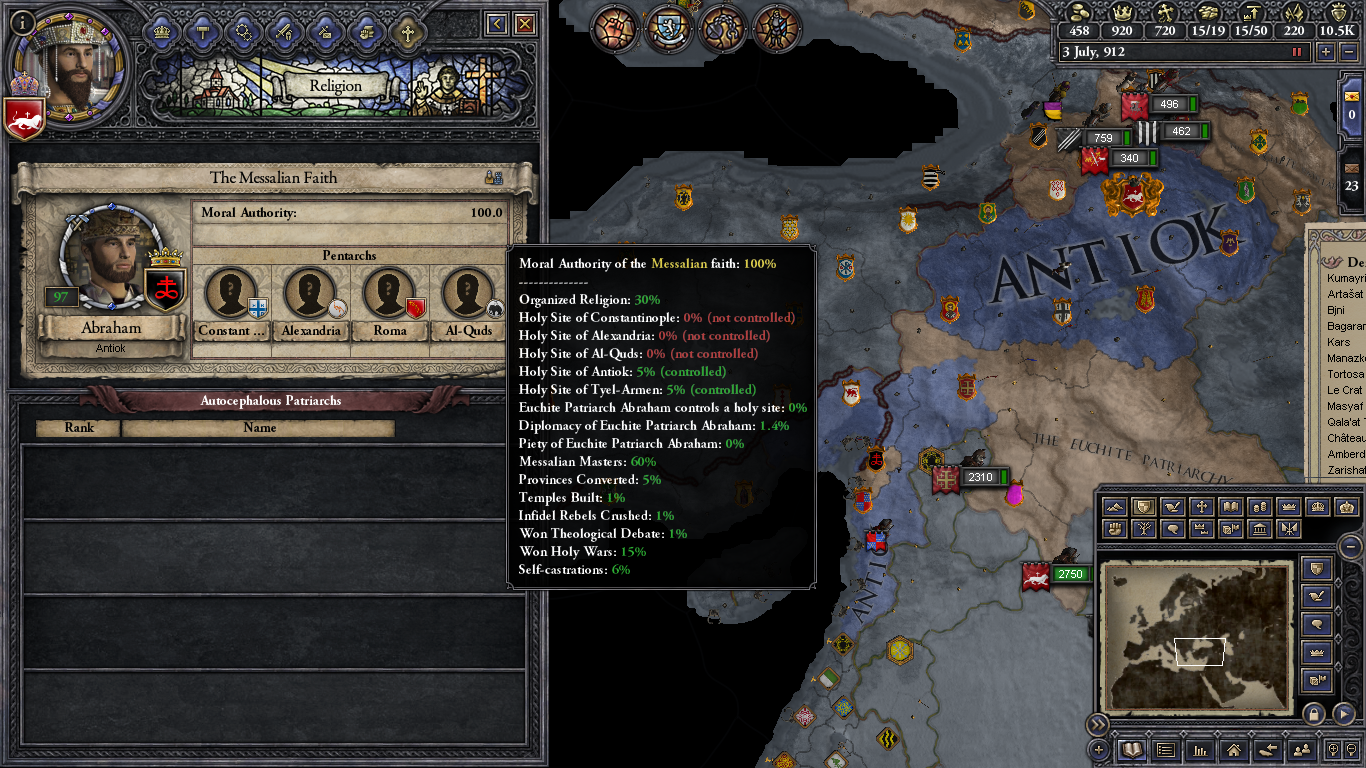Screen dimensions: 1366x768
Task: Expand the minimap panel with the plus circle
Action: click(1098, 750)
